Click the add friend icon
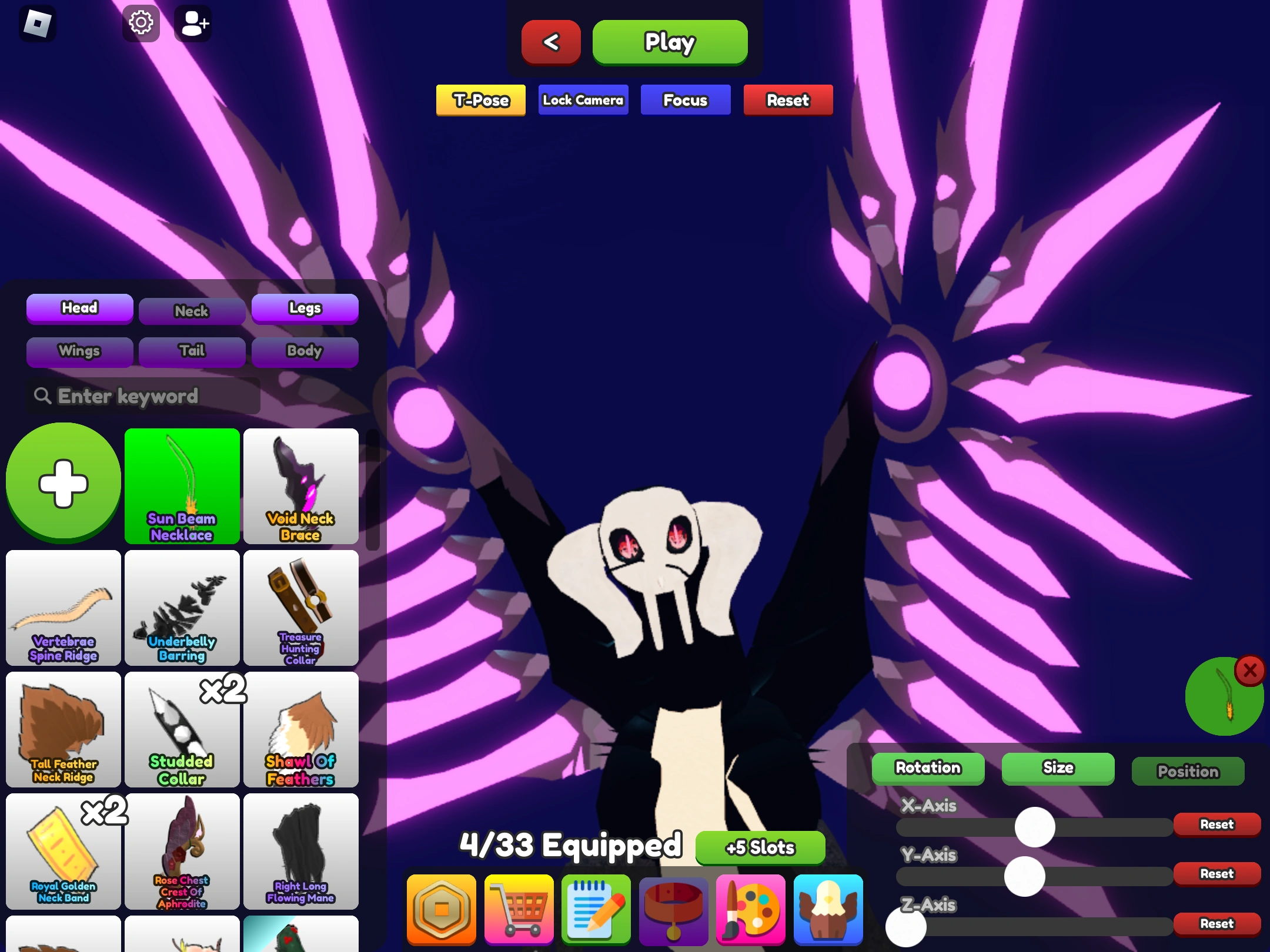 193,22
